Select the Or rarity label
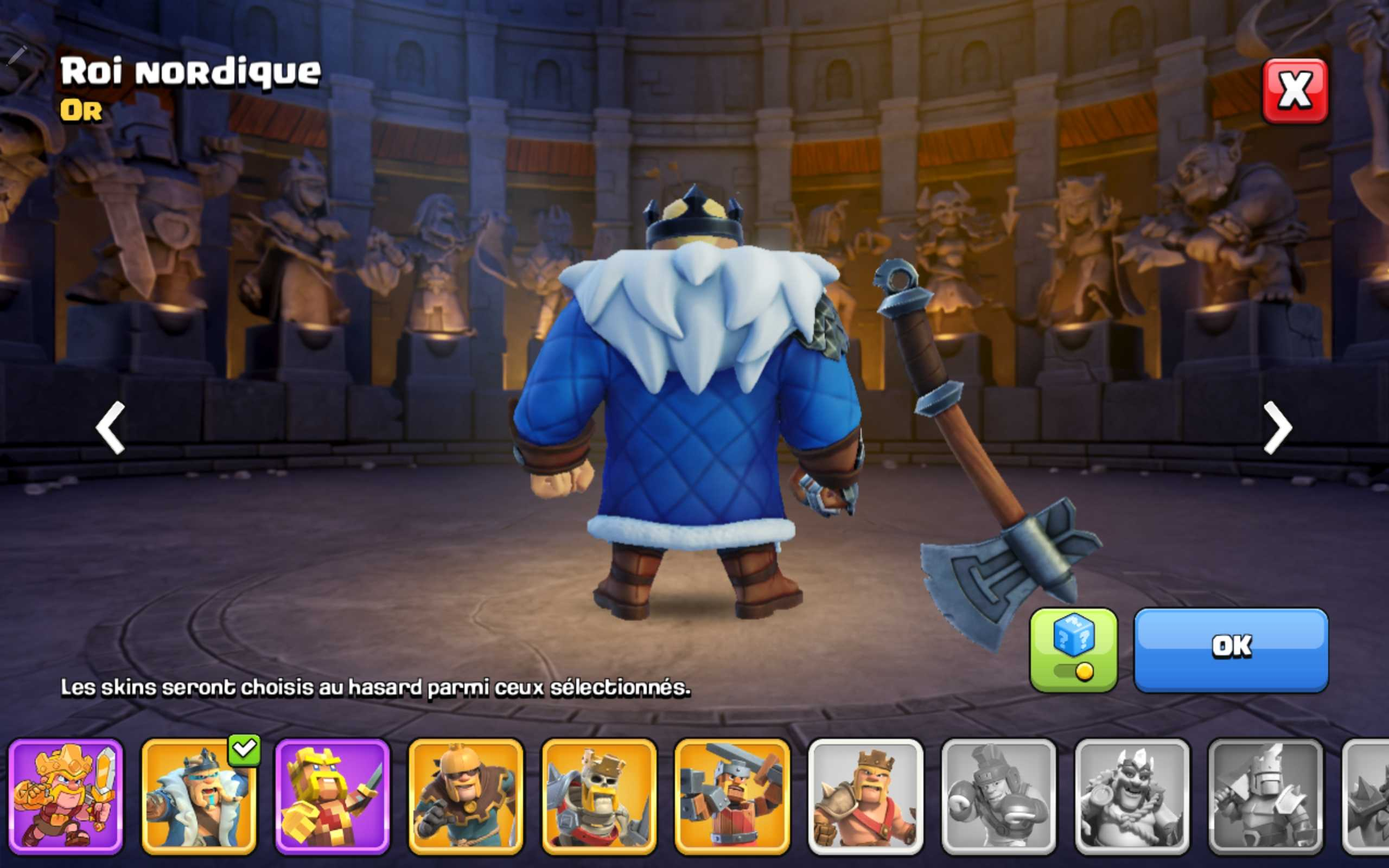The image size is (1389, 868). [x=80, y=112]
